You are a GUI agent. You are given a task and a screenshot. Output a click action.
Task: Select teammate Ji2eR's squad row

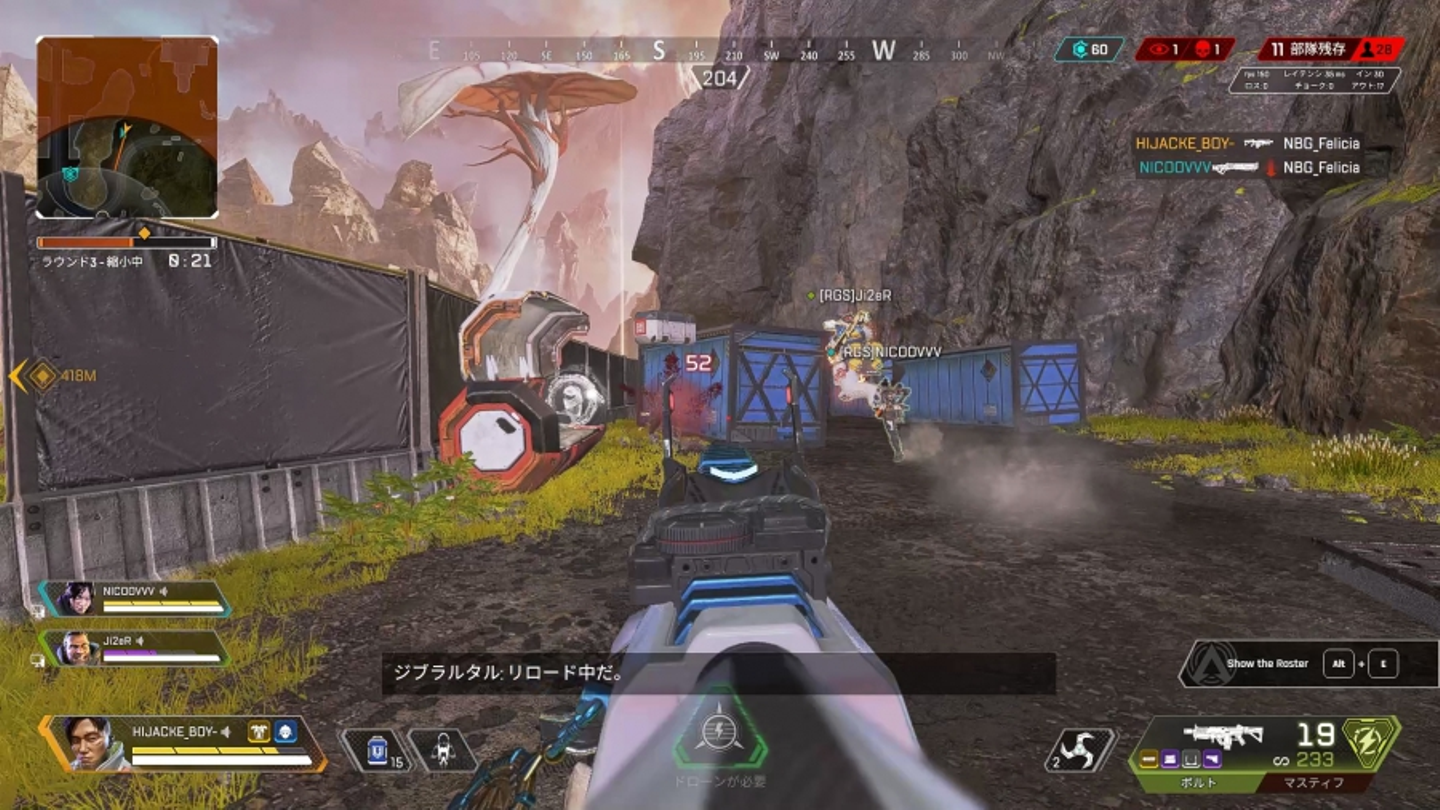click(135, 648)
